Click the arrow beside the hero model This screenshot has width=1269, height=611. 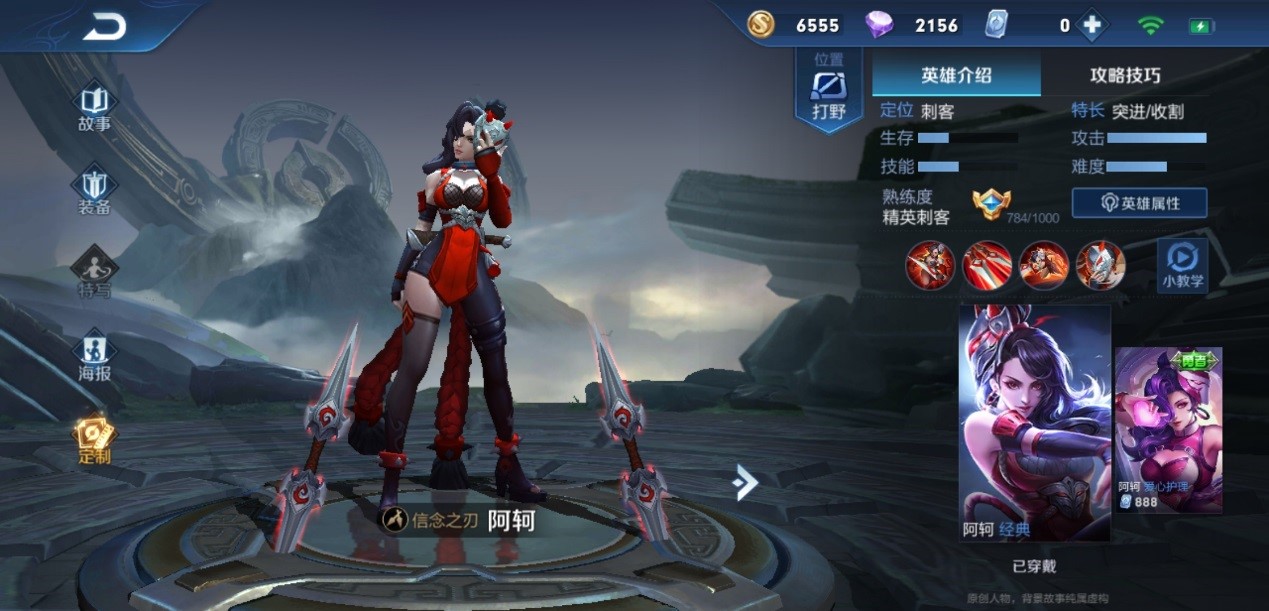(x=745, y=482)
